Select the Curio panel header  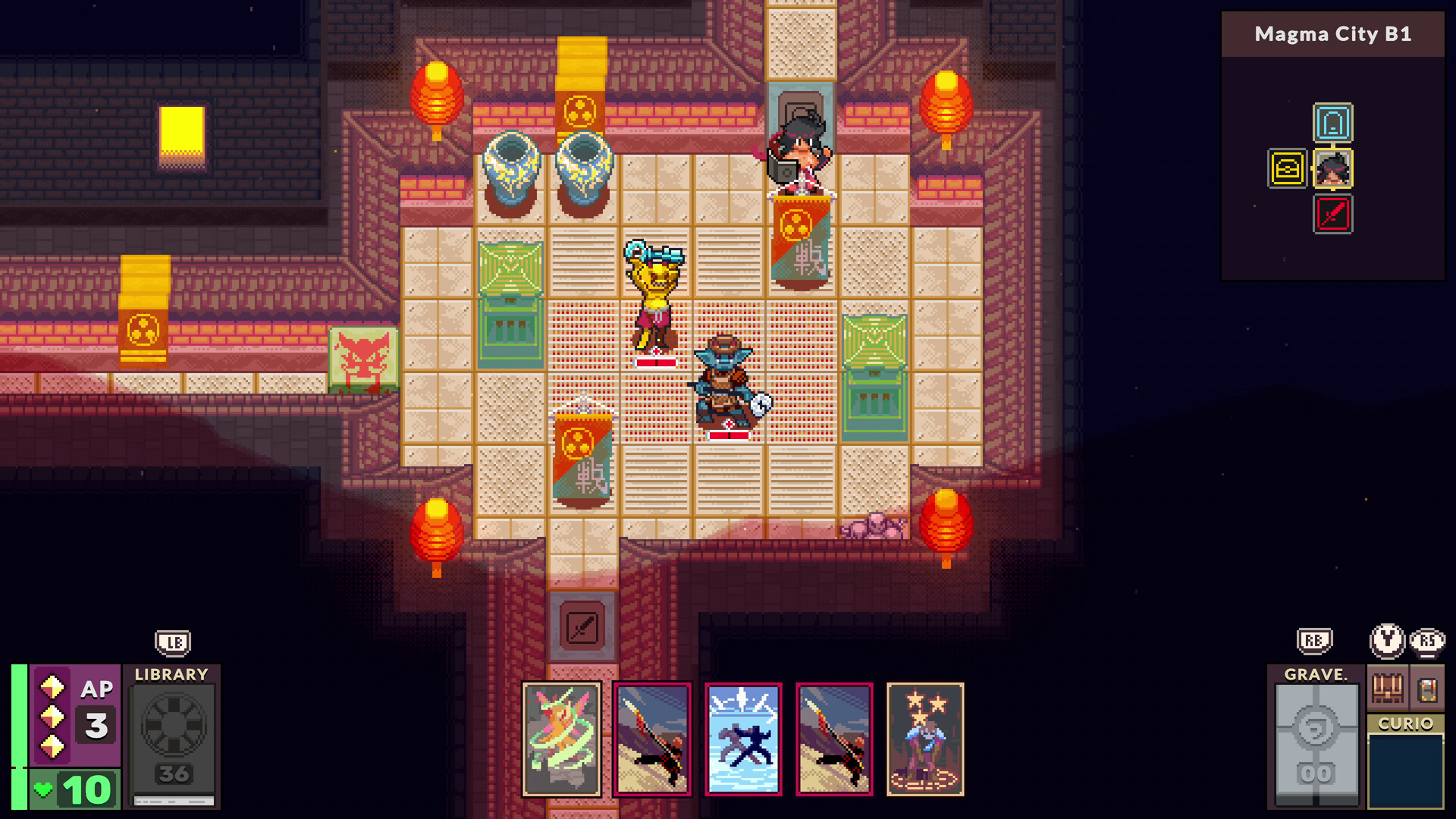[x=1404, y=723]
